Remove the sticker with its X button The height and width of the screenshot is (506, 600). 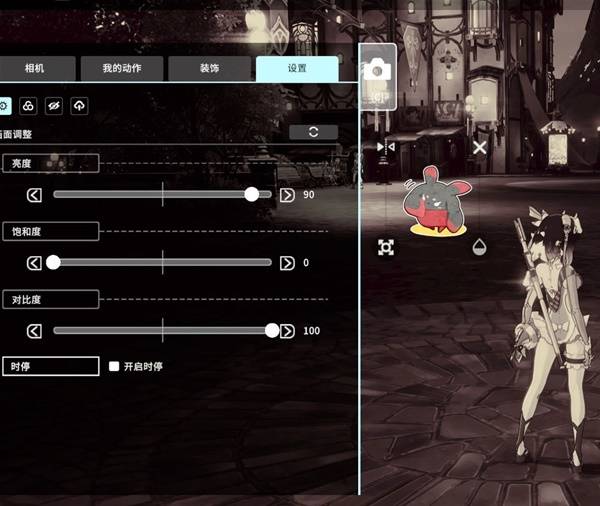[x=479, y=147]
